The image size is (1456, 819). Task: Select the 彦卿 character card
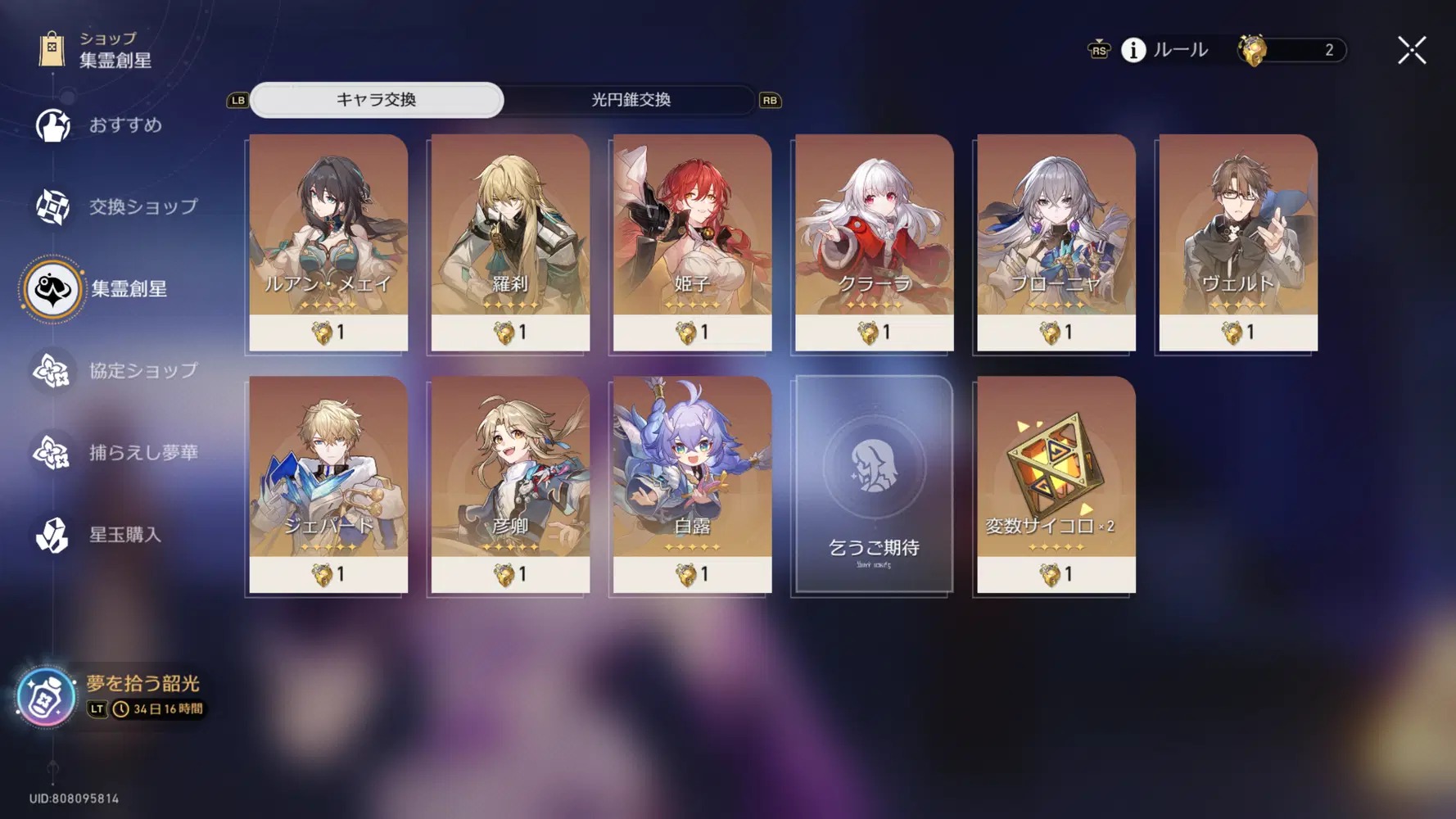[510, 484]
